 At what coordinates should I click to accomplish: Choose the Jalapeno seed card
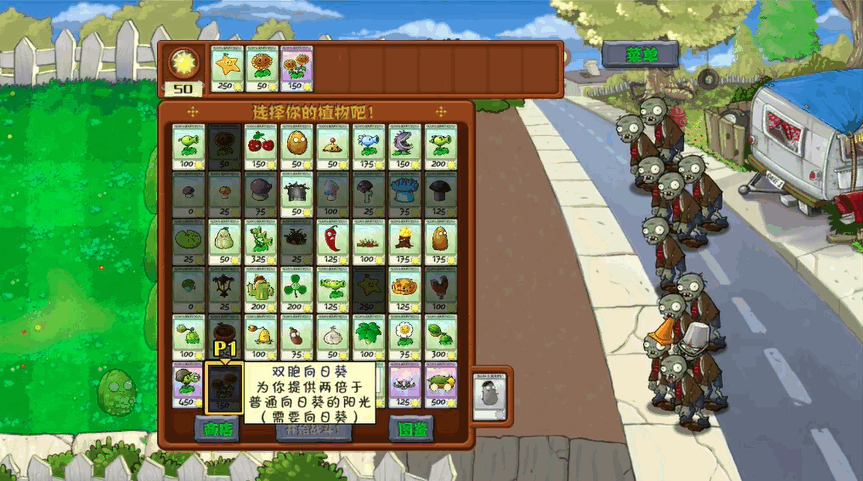(x=332, y=242)
